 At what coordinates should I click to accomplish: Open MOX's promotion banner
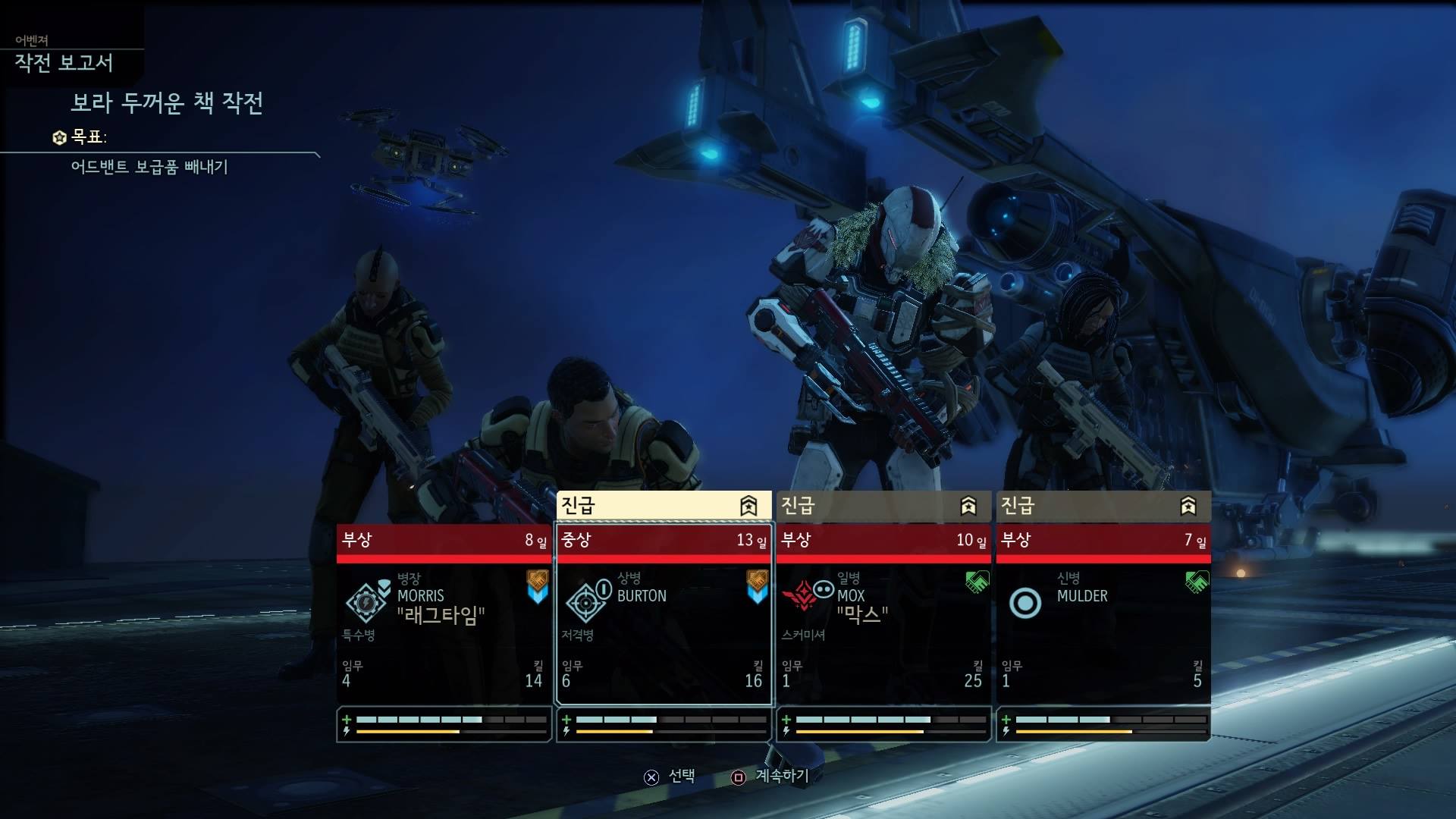883,506
